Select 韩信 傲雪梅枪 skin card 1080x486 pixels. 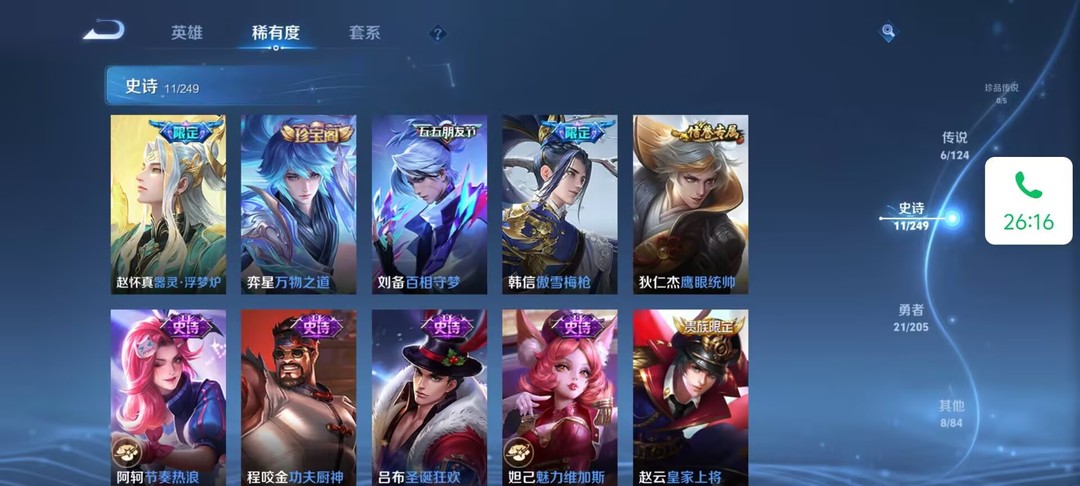click(x=559, y=204)
